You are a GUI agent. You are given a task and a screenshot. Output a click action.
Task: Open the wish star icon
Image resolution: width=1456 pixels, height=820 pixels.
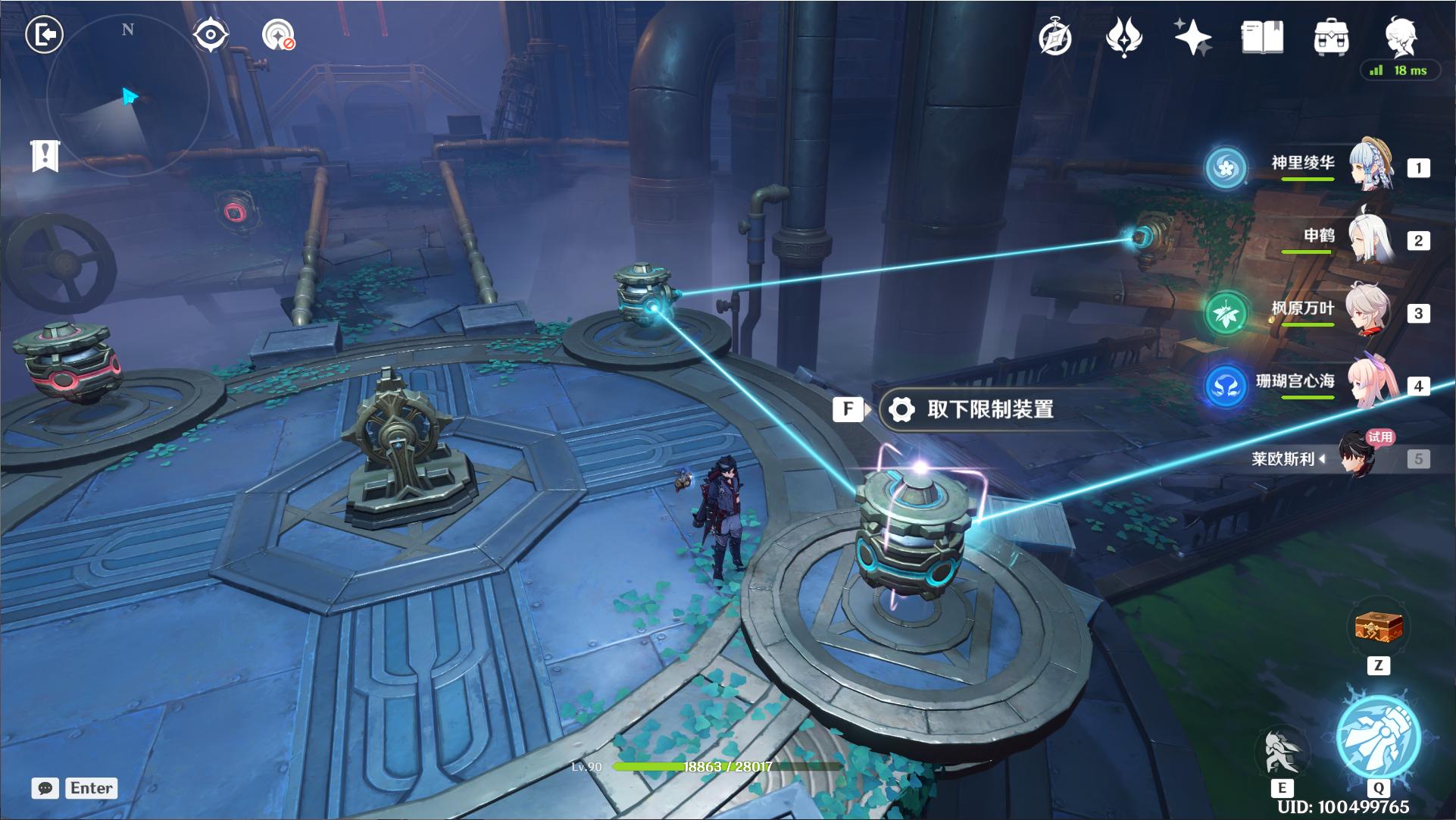tap(1193, 37)
